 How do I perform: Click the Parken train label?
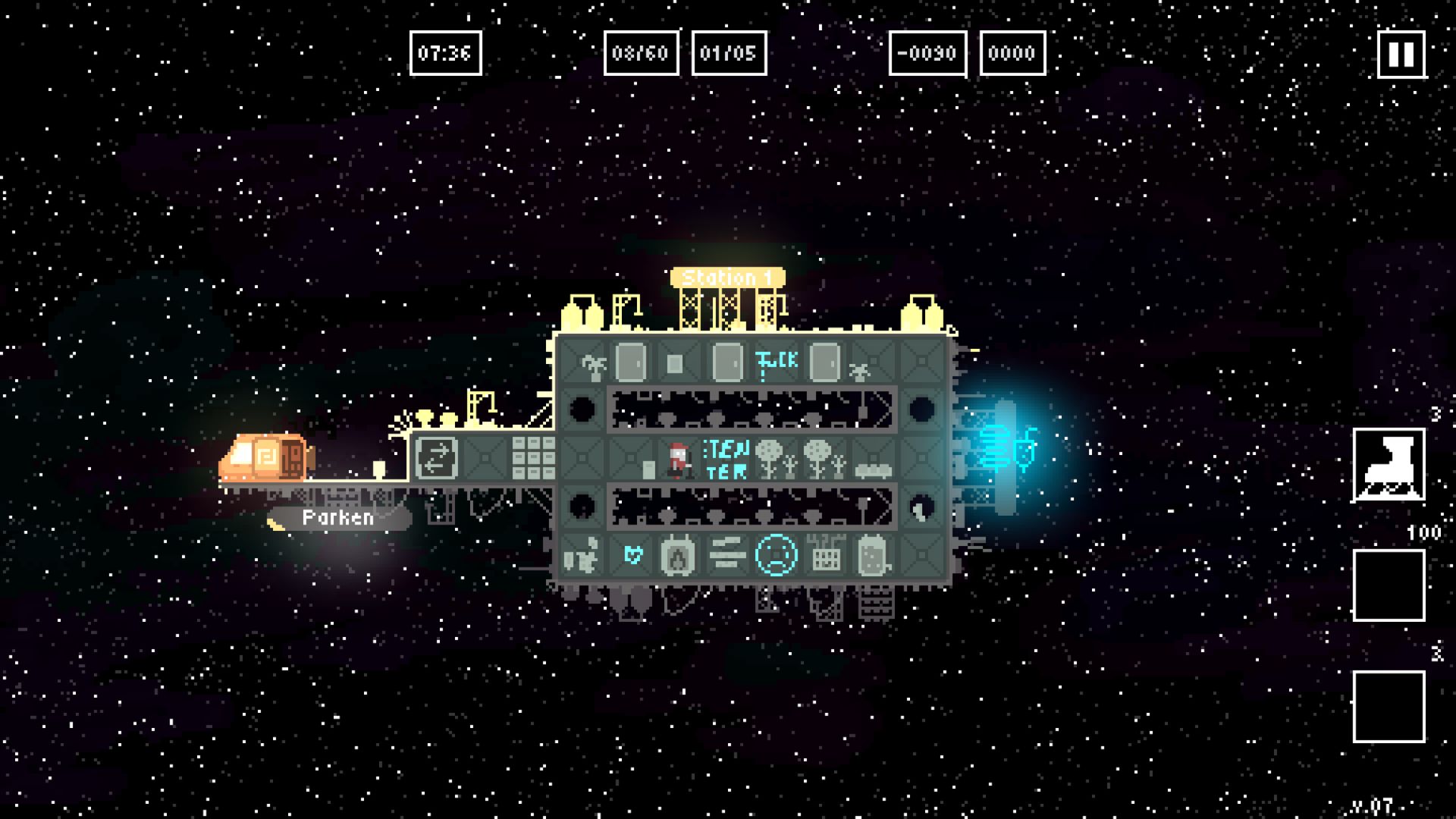point(338,518)
